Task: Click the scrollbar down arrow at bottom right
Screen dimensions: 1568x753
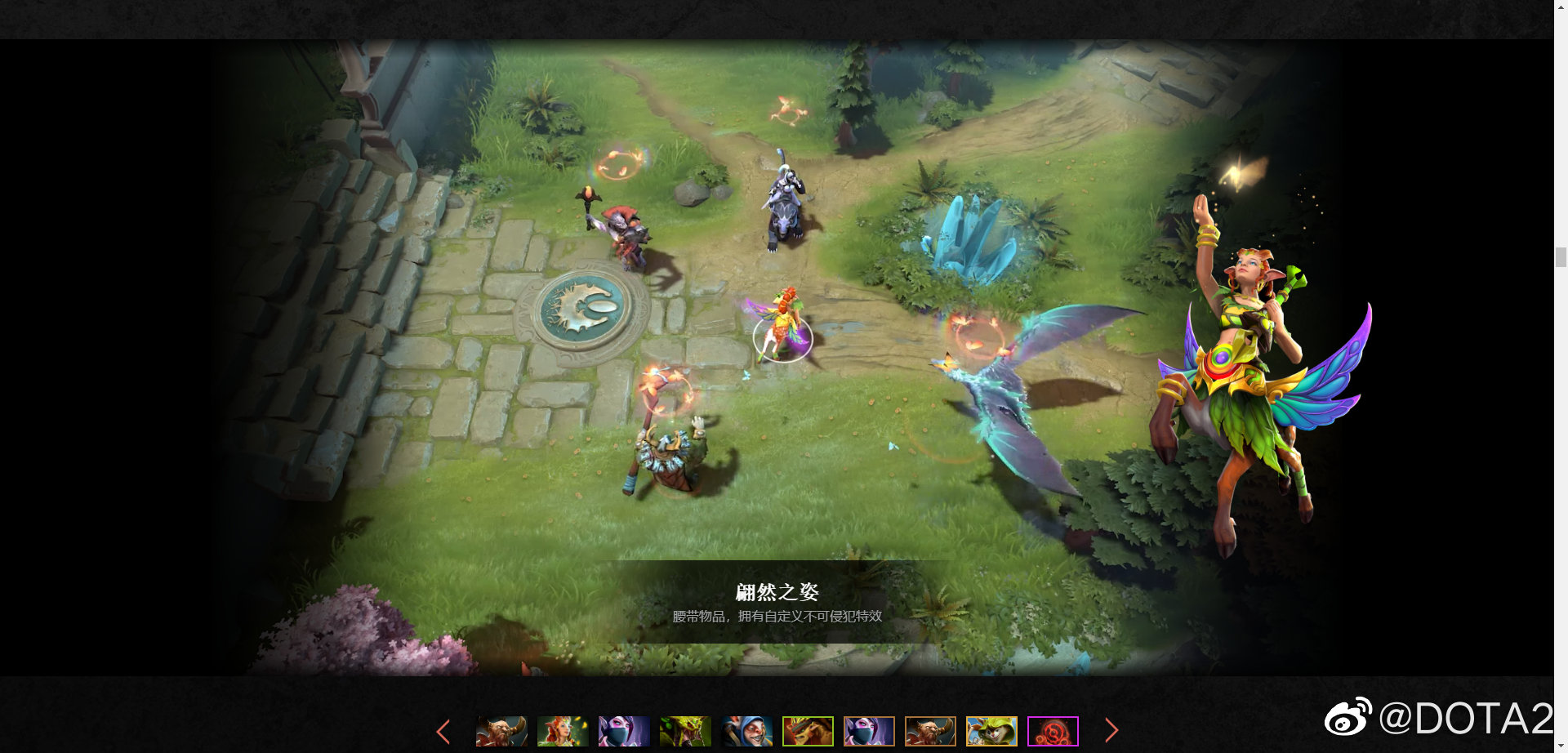Action: pos(1561,745)
